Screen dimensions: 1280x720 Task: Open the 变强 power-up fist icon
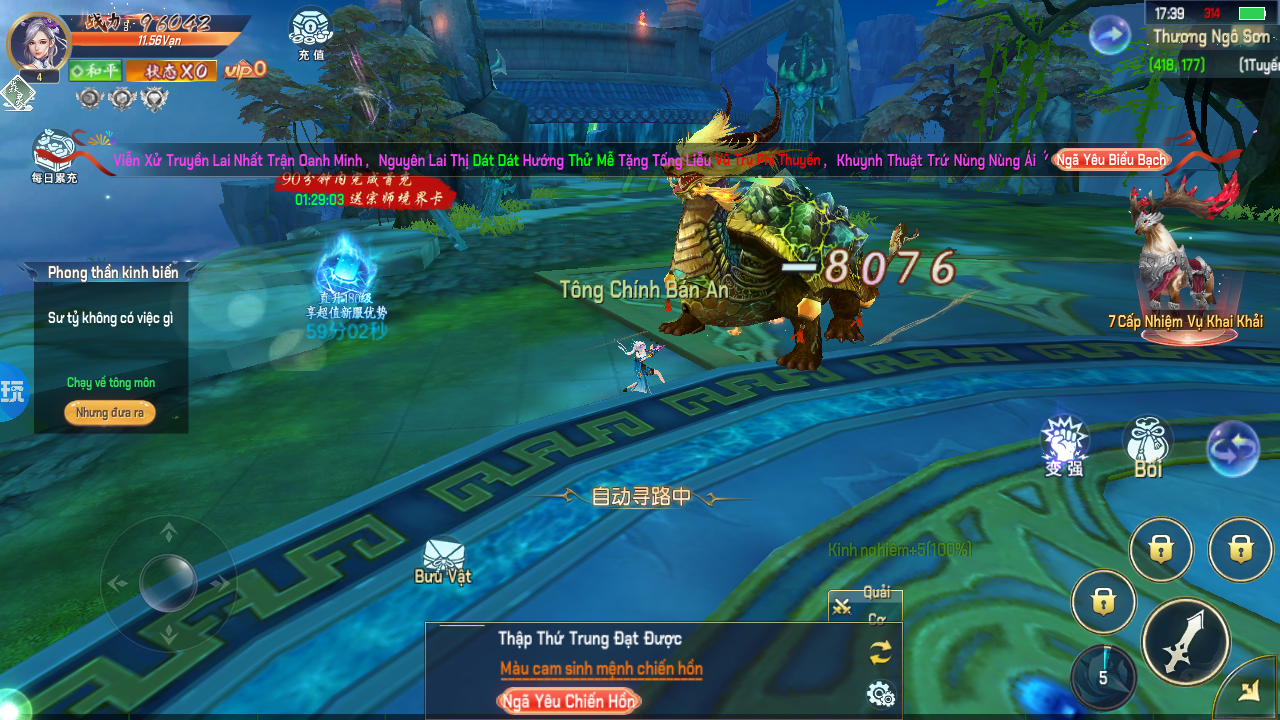(x=1063, y=445)
